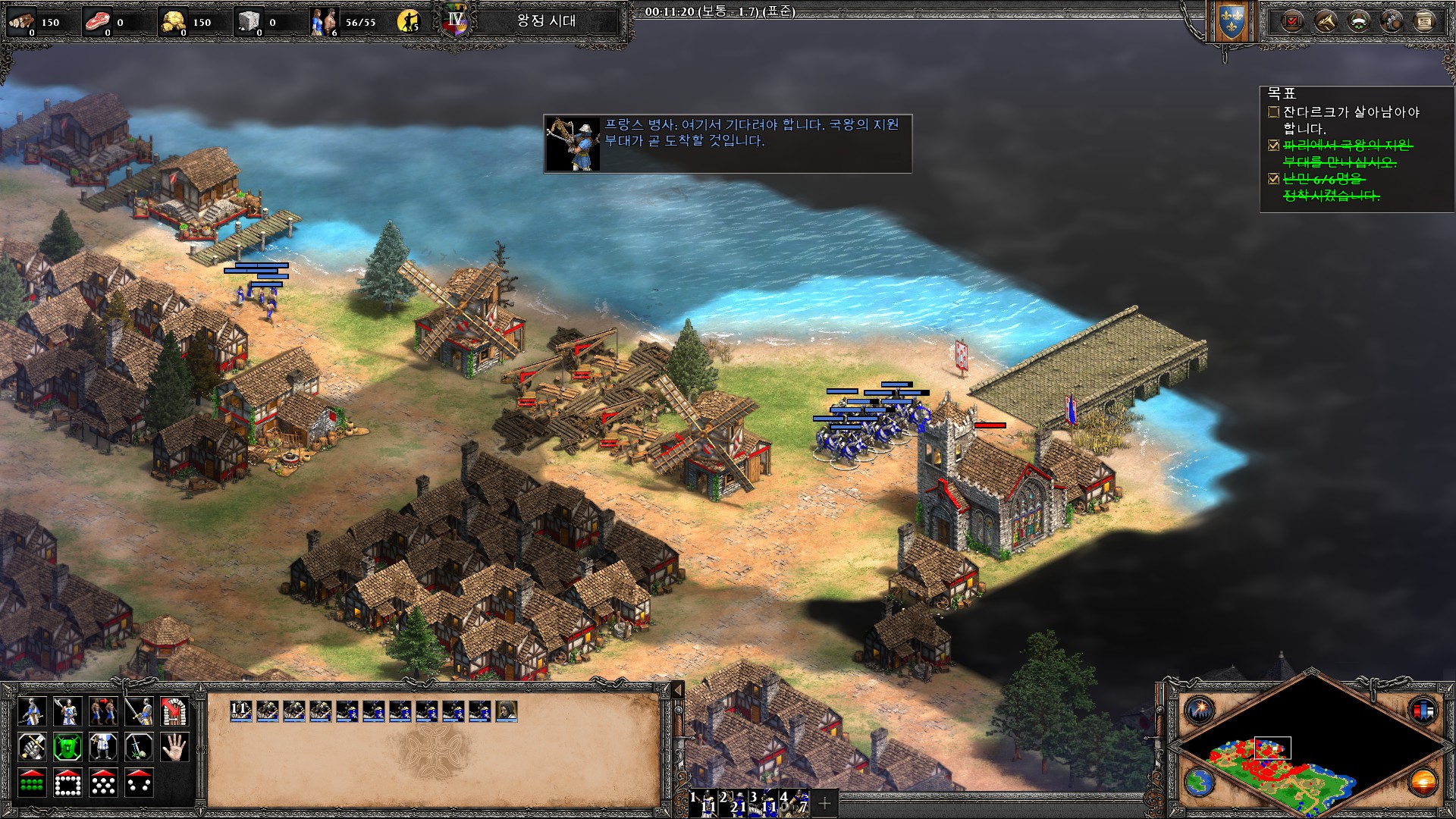
Task: Open diplomacy via the laurel wreath icon
Action: tap(1358, 21)
